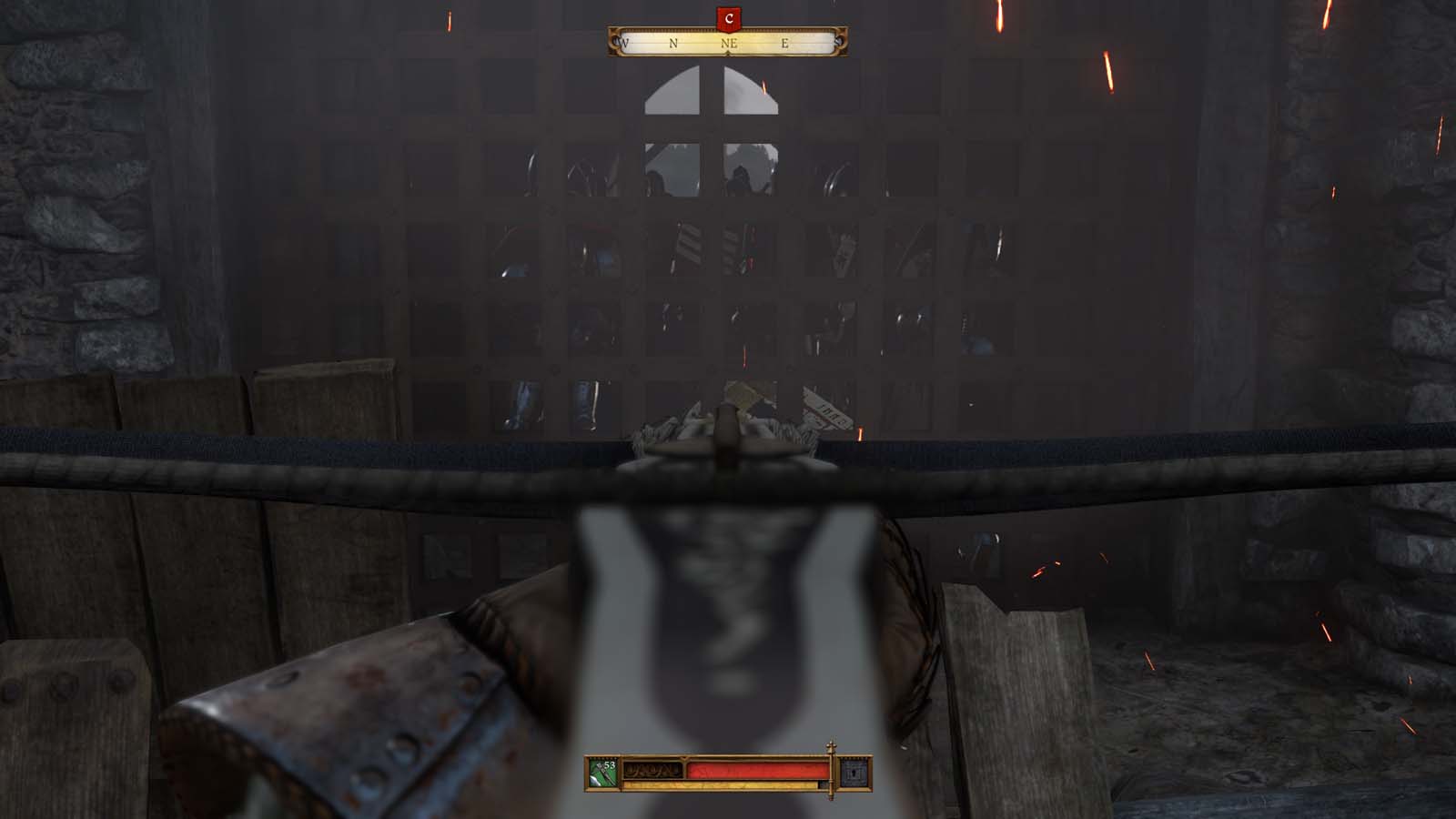Click the lock icon beside the health bar
1456x819 pixels.
coord(854,773)
